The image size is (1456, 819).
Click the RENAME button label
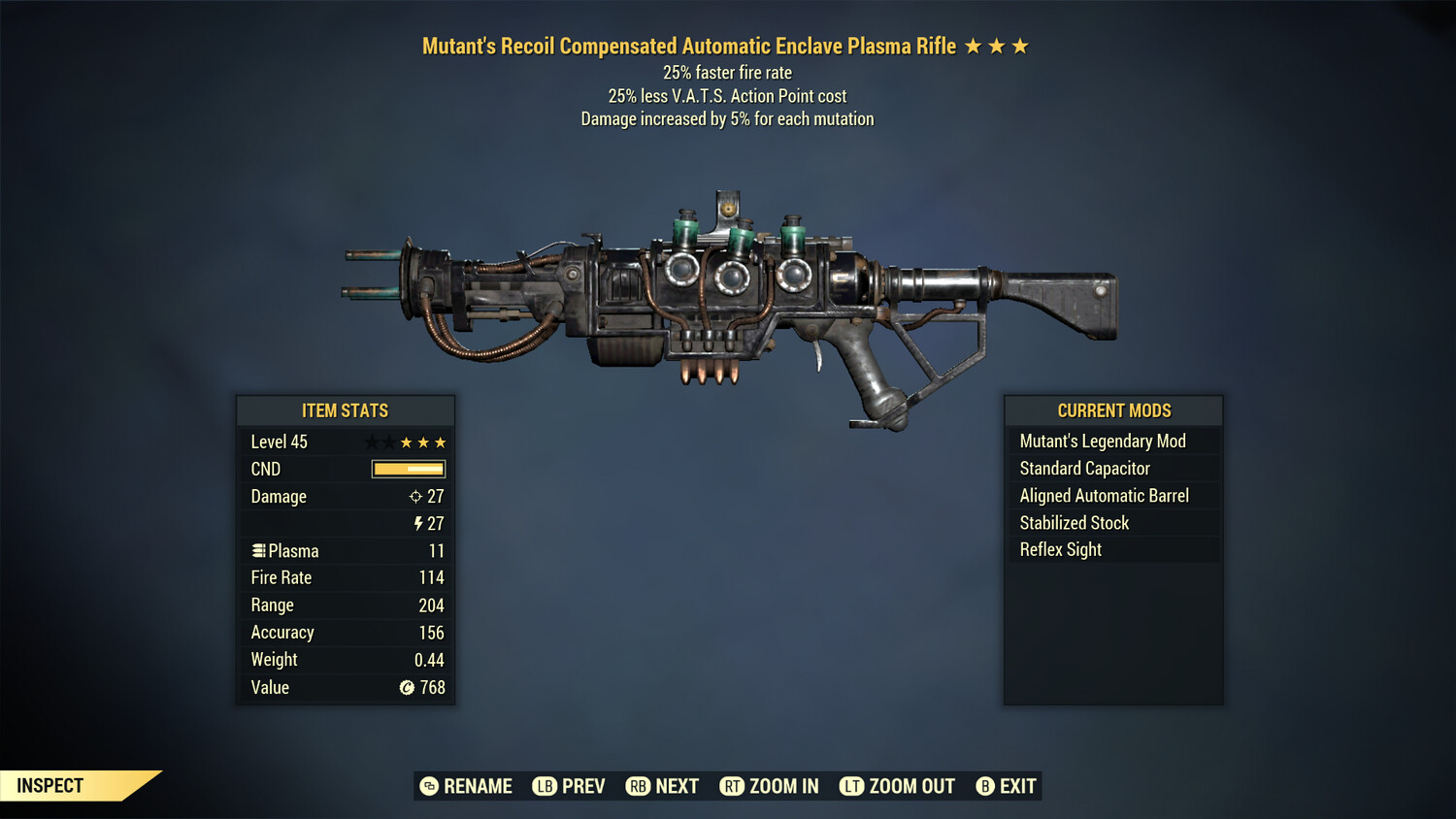click(477, 786)
